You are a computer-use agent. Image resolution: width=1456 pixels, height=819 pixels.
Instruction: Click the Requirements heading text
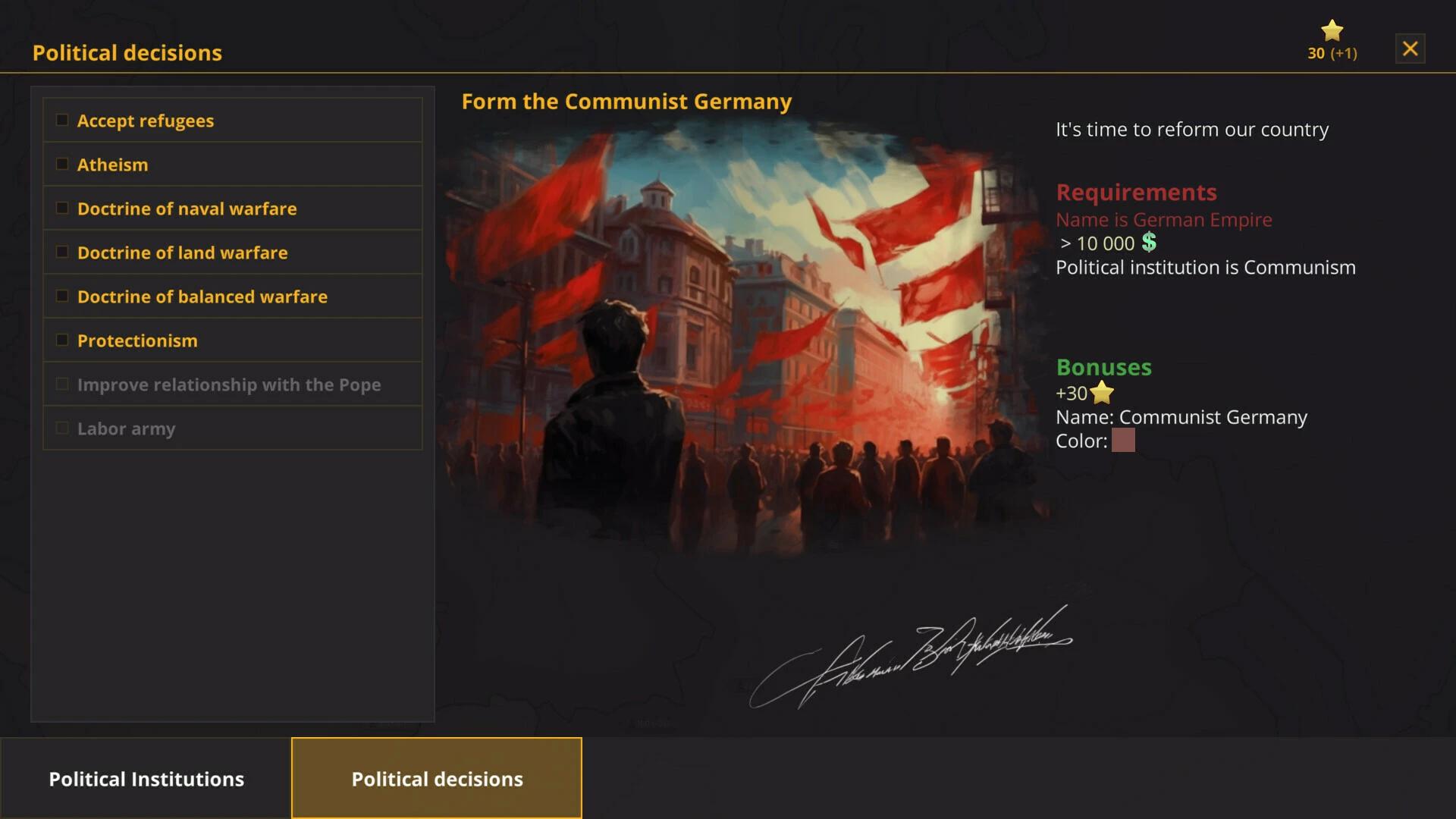[1137, 192]
